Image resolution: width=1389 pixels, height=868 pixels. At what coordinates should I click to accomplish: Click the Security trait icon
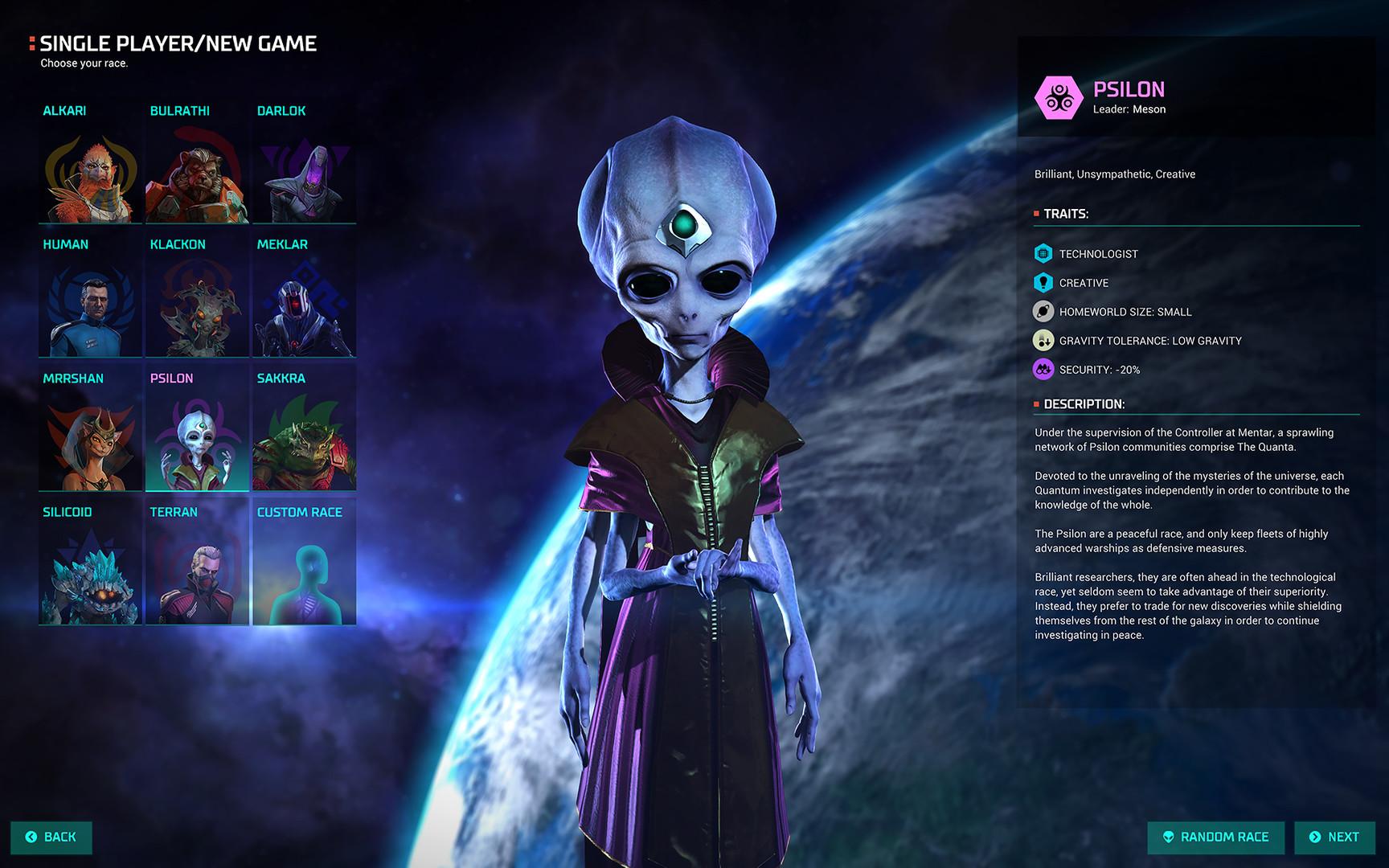(1043, 370)
